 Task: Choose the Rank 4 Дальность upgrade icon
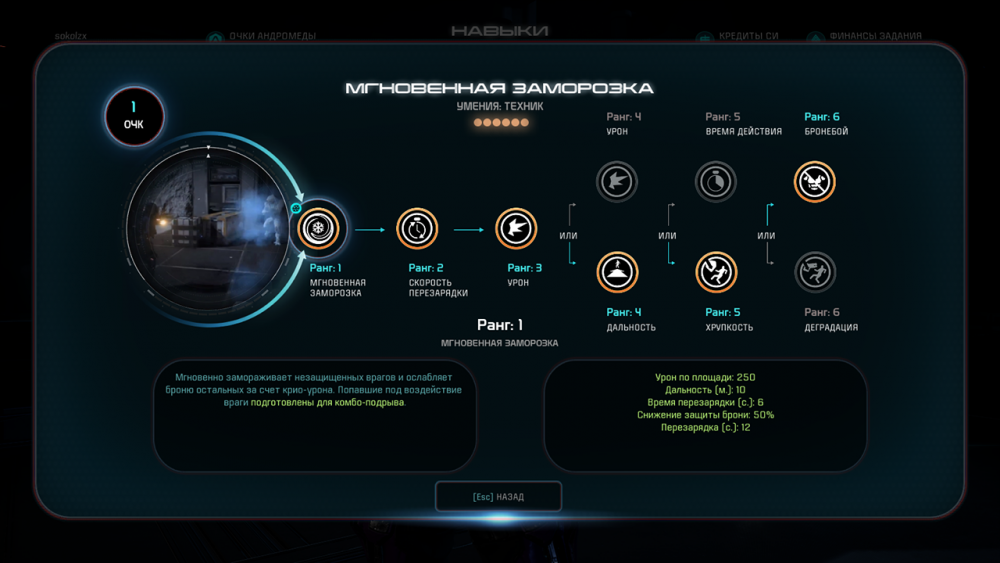coord(617,272)
